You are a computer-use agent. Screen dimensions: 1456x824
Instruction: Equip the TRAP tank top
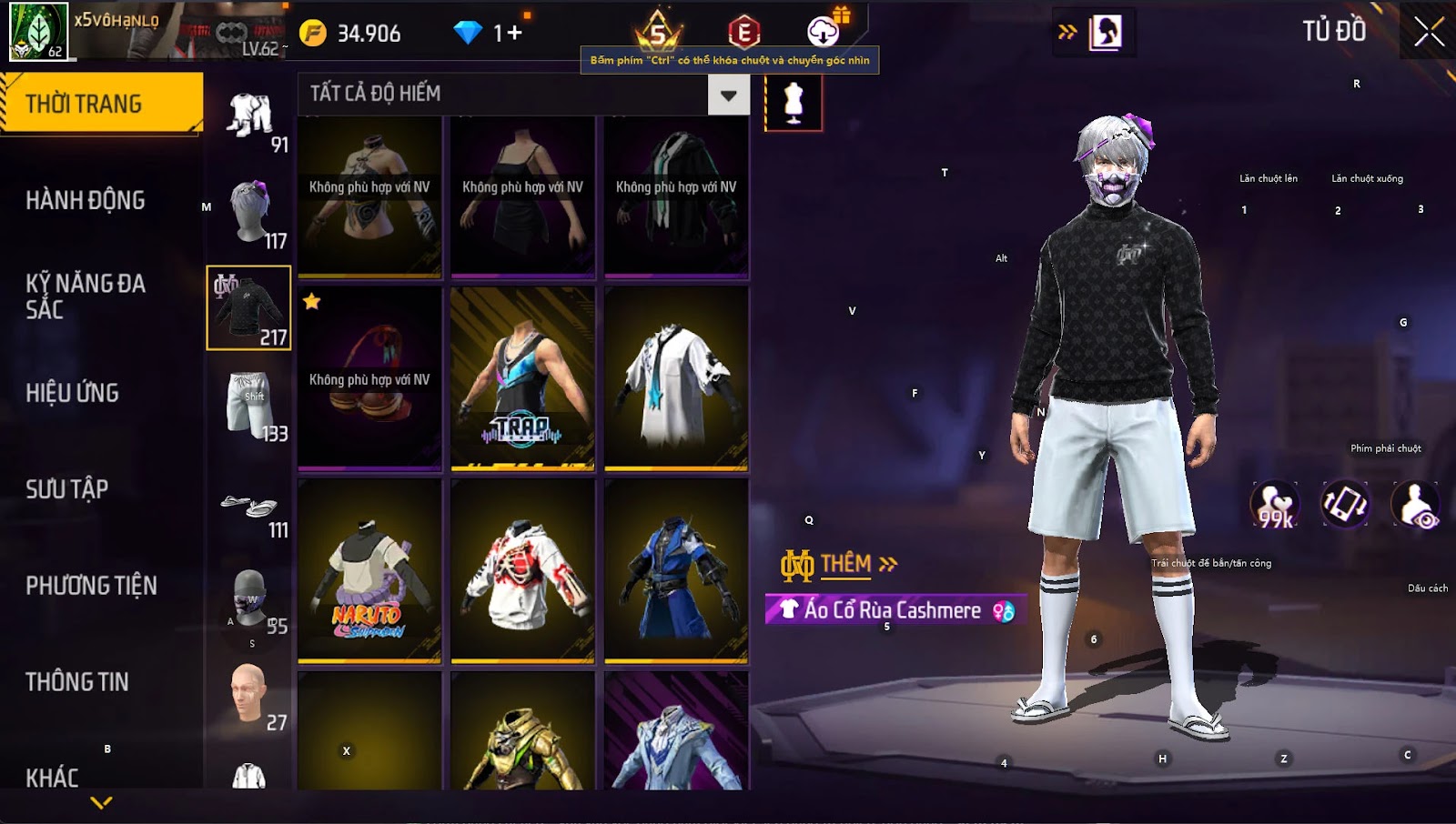point(522,378)
